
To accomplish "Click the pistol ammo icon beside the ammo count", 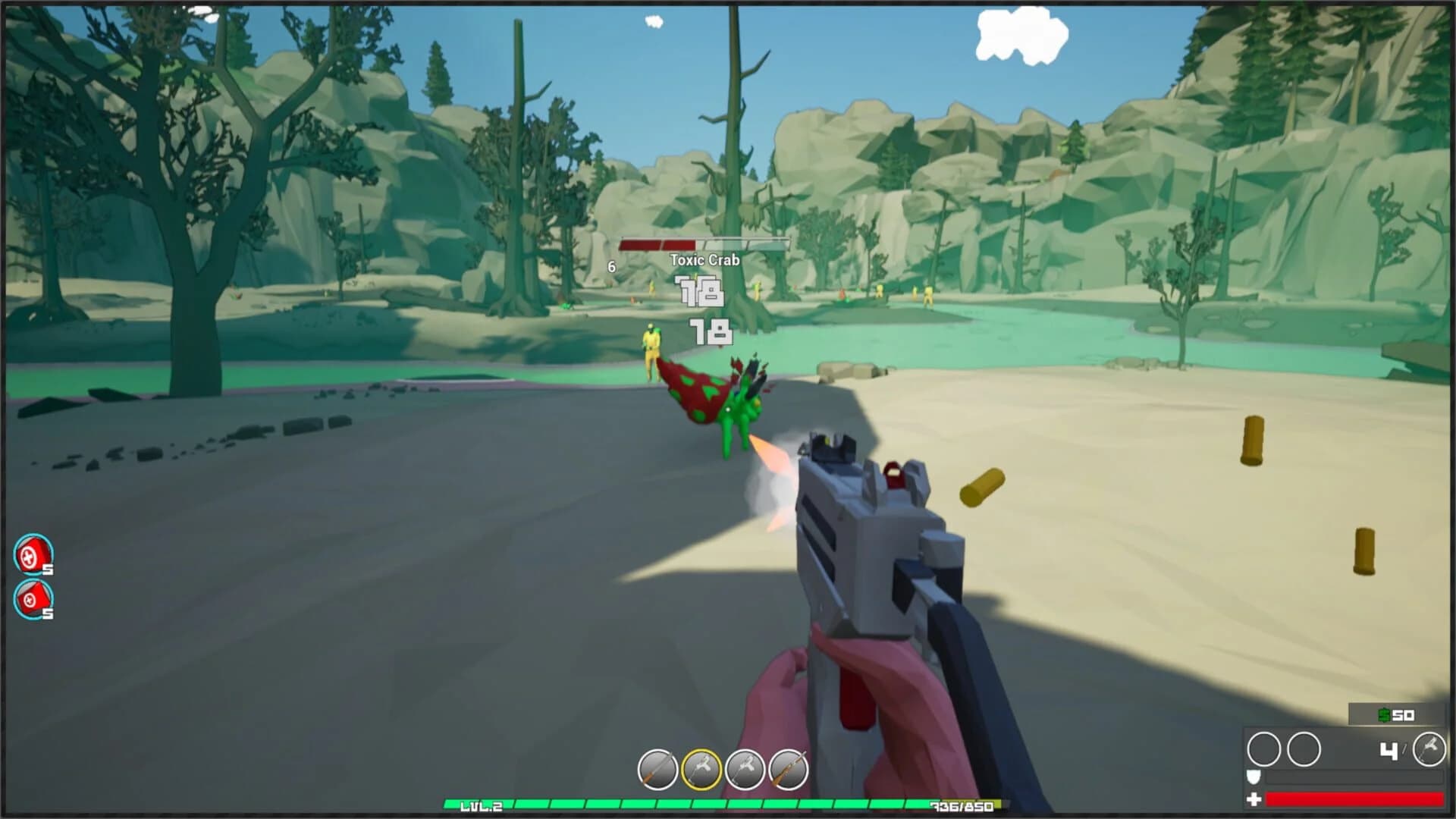I will [1432, 751].
